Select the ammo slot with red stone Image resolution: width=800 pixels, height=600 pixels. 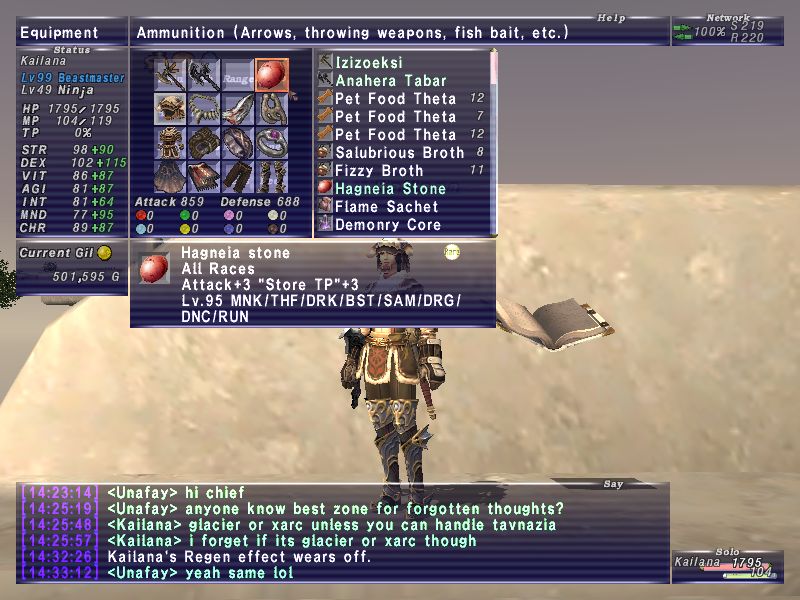click(271, 74)
